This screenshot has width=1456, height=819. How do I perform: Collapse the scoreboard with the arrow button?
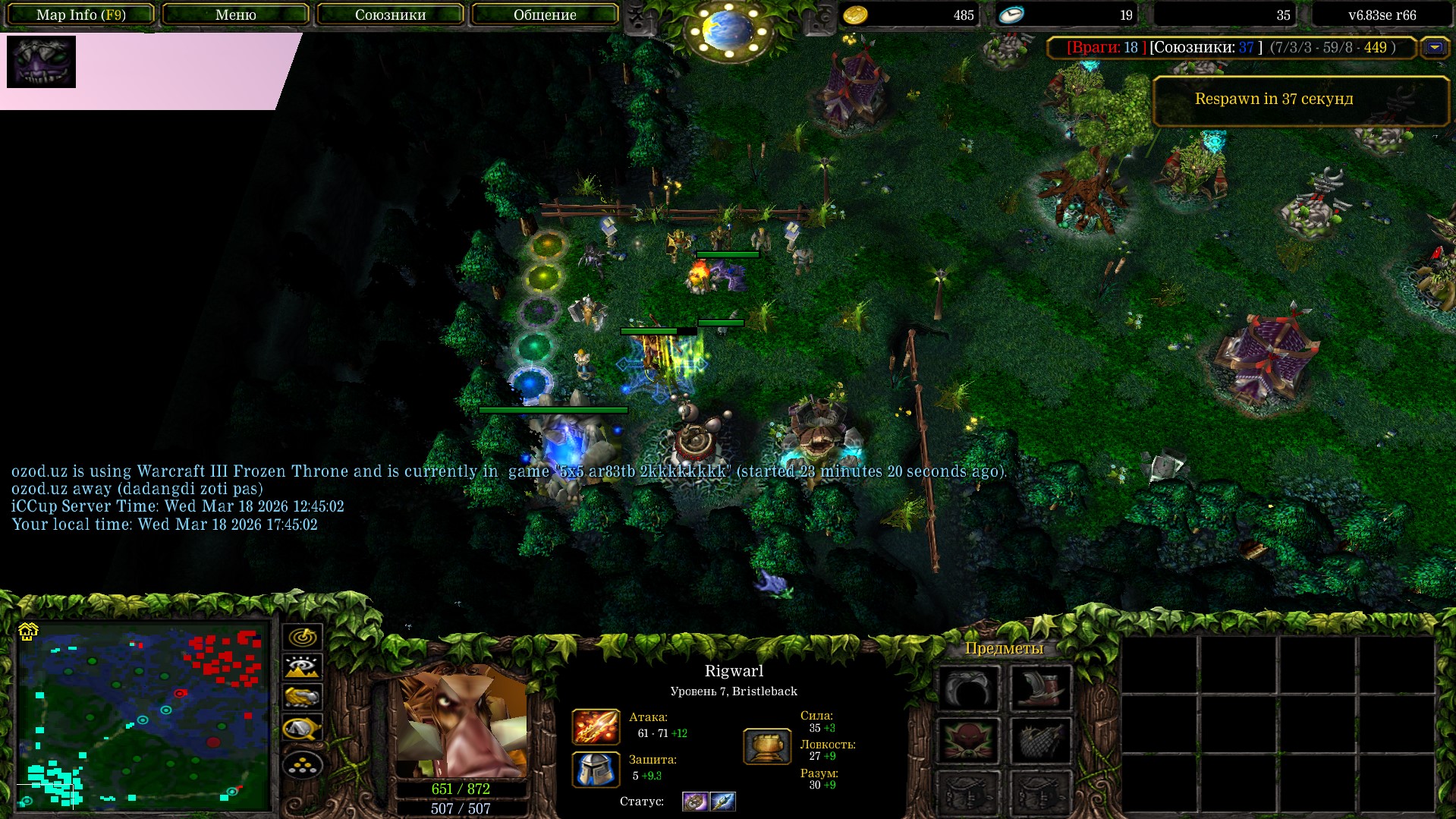pos(1434,48)
